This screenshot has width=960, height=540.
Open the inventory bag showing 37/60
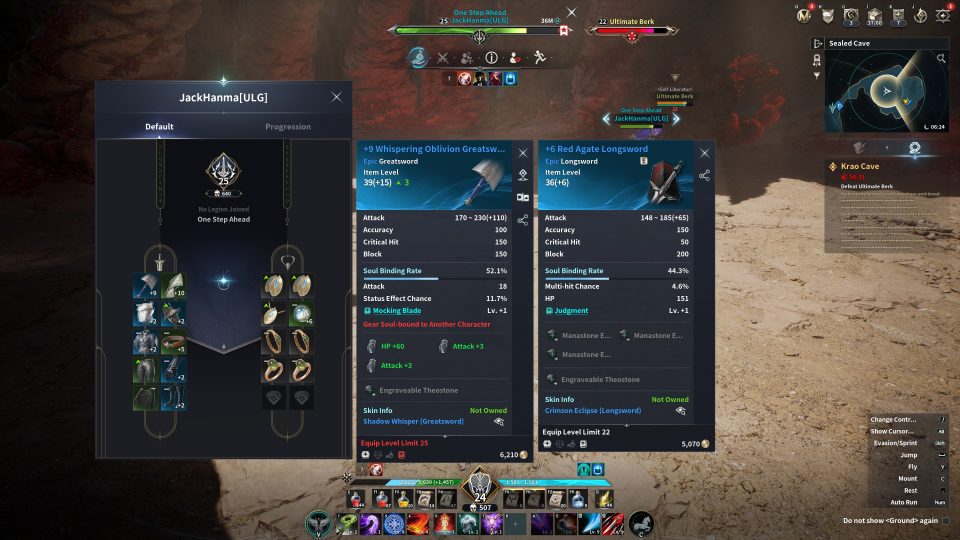(x=874, y=15)
